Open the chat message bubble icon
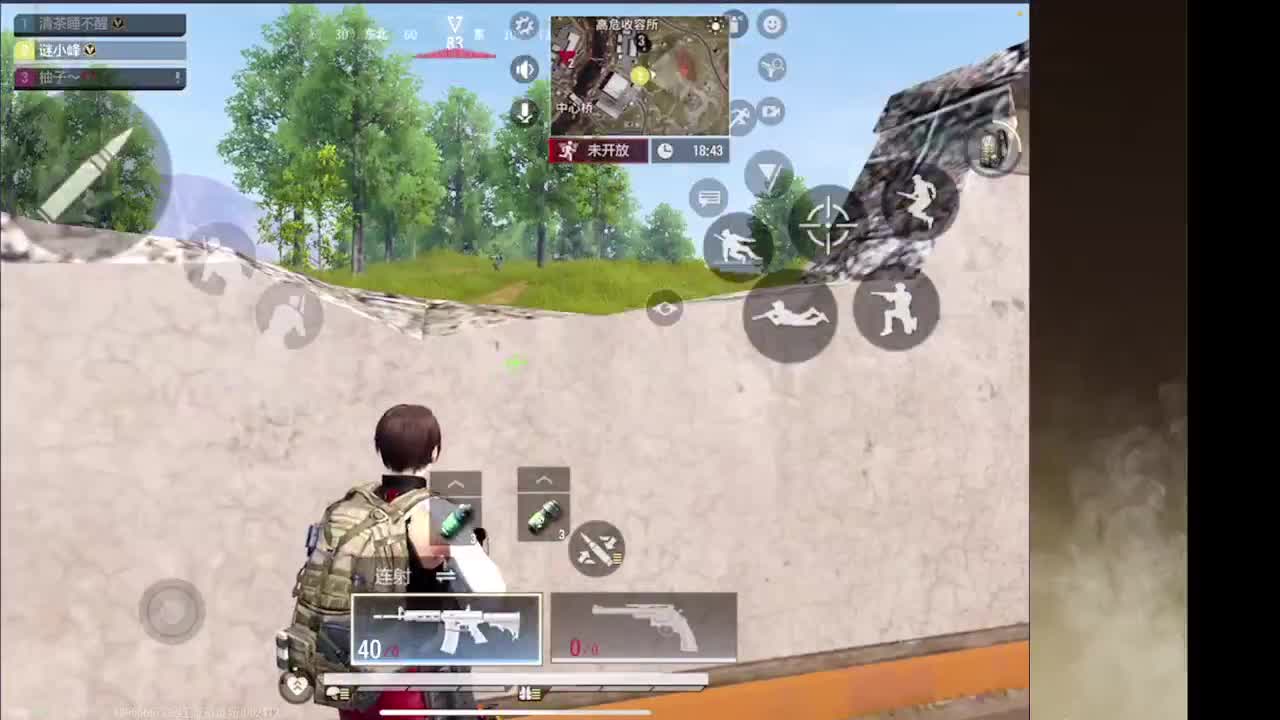Screen dimensions: 1280x720 pos(707,198)
